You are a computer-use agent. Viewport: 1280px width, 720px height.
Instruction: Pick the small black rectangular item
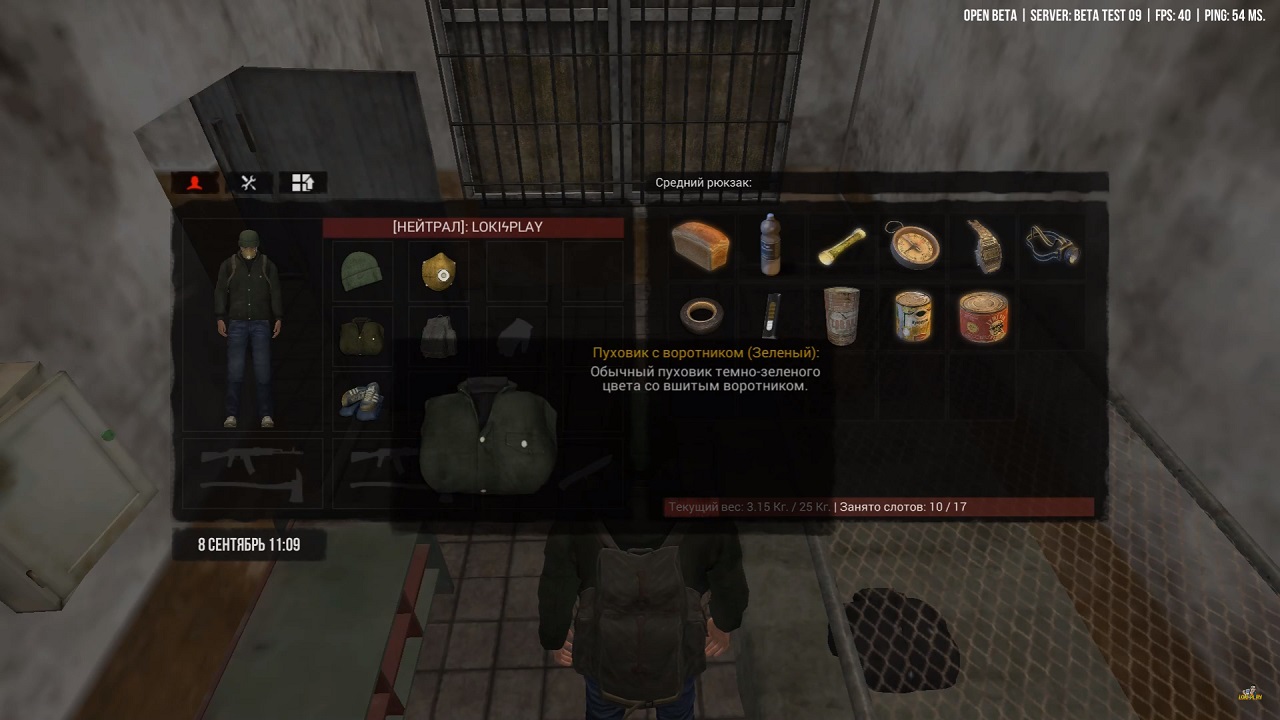(x=770, y=316)
